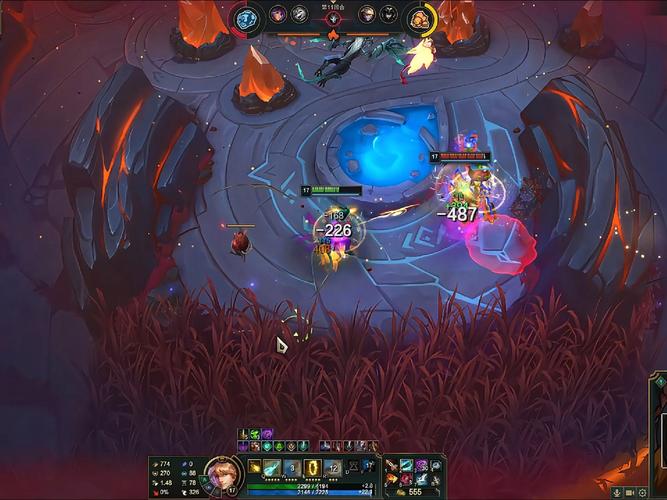The height and width of the screenshot is (500, 667).
Task: Click the camera button beside the microphone
Action: (x=629, y=492)
